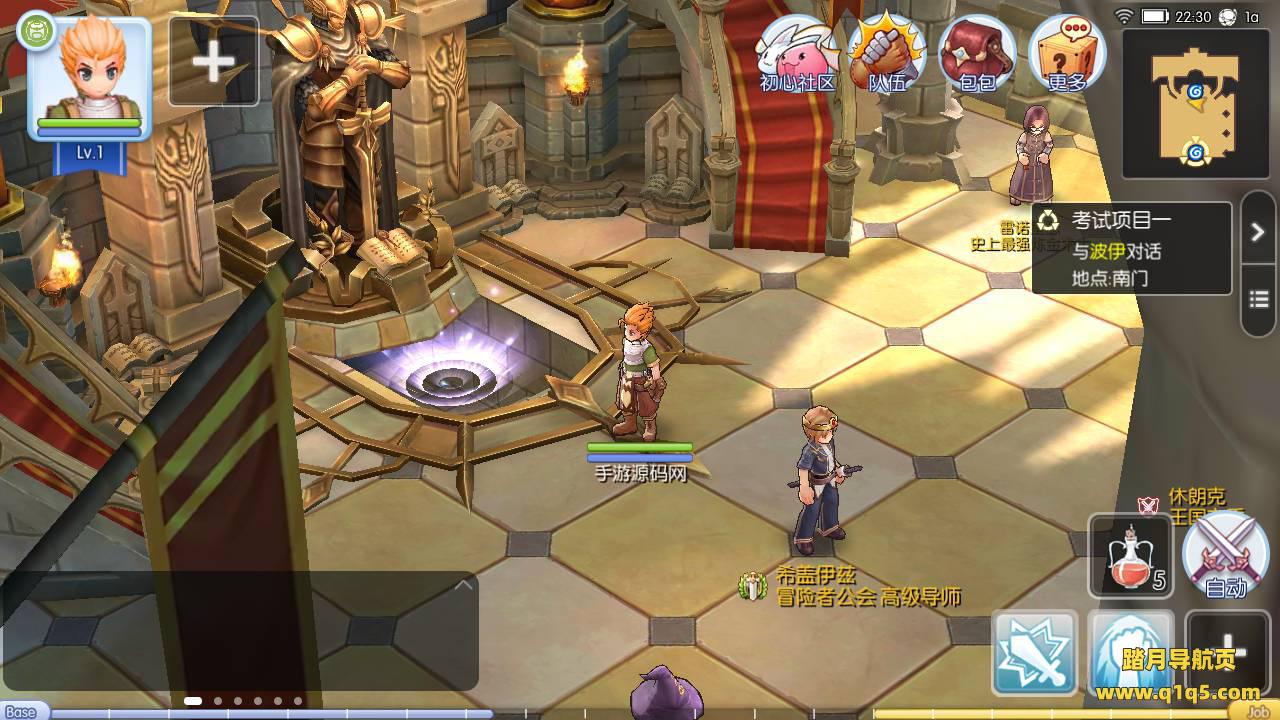
Task: Show the 更多 more options menu
Action: click(x=1066, y=55)
